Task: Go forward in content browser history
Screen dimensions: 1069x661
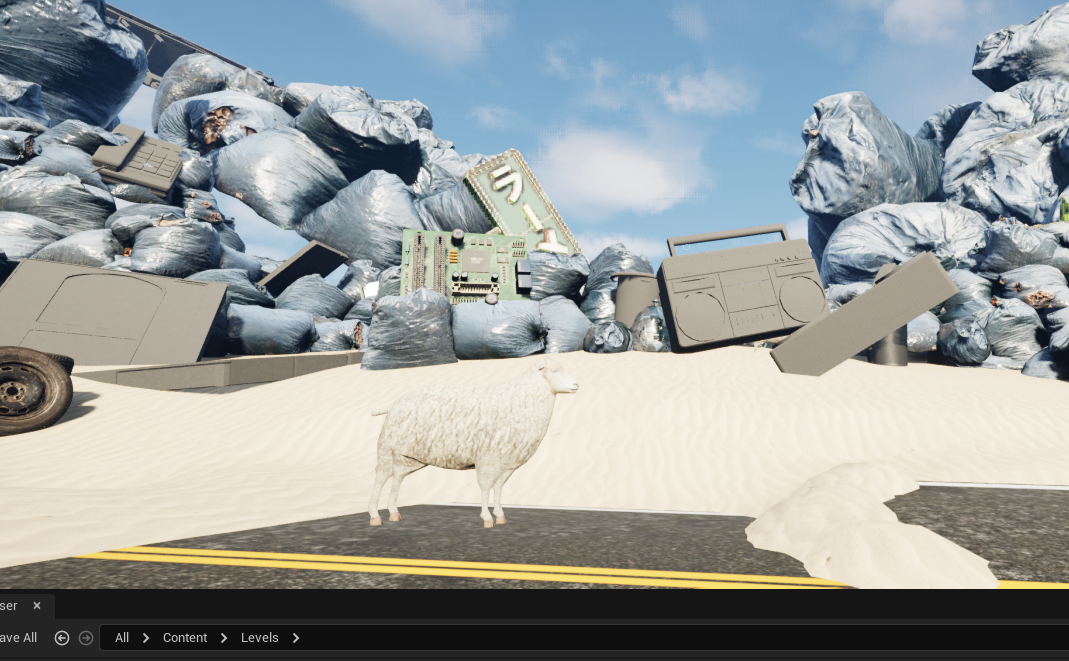Action: [x=86, y=638]
